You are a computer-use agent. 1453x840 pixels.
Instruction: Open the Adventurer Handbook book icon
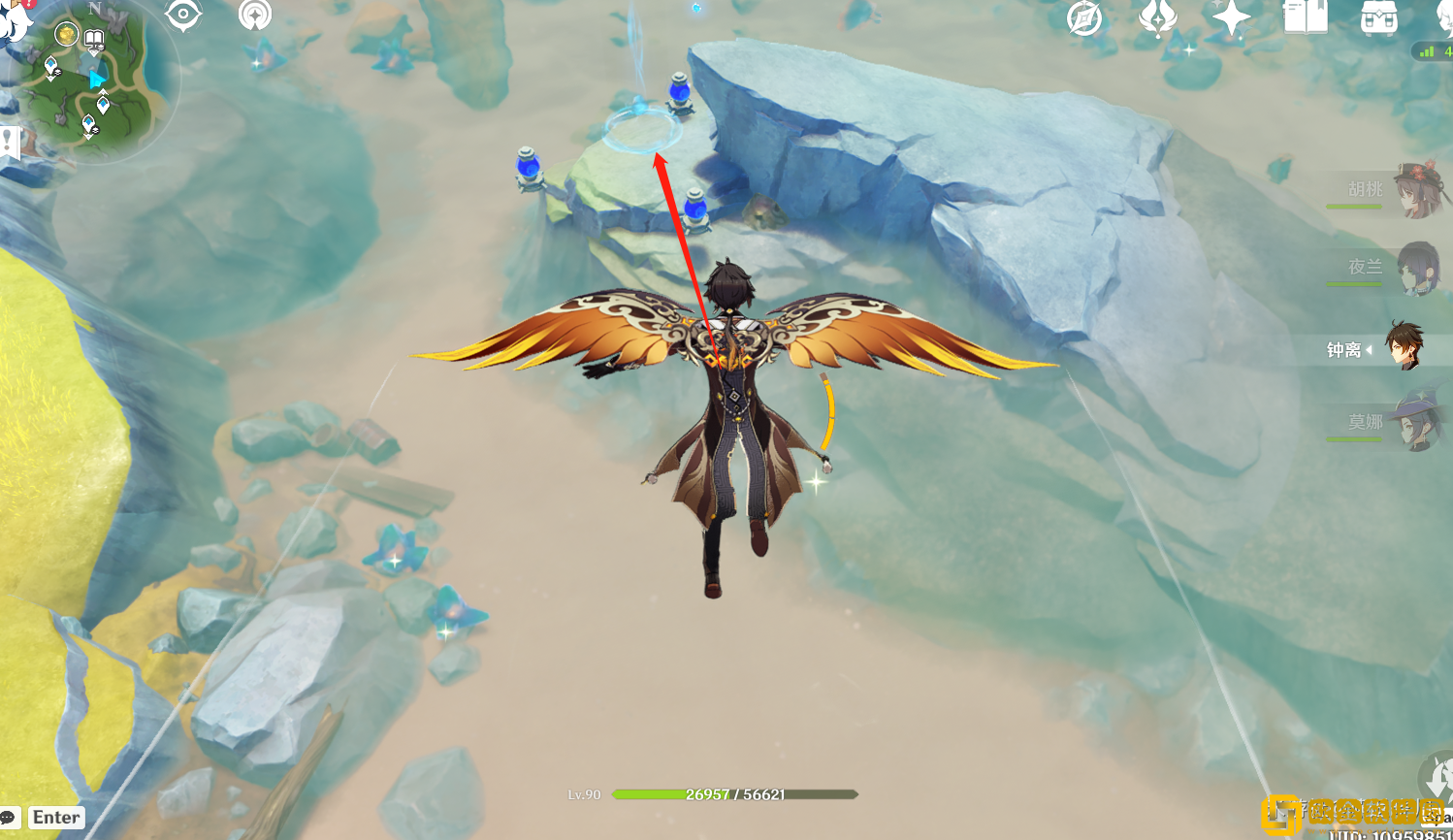coord(1305,17)
